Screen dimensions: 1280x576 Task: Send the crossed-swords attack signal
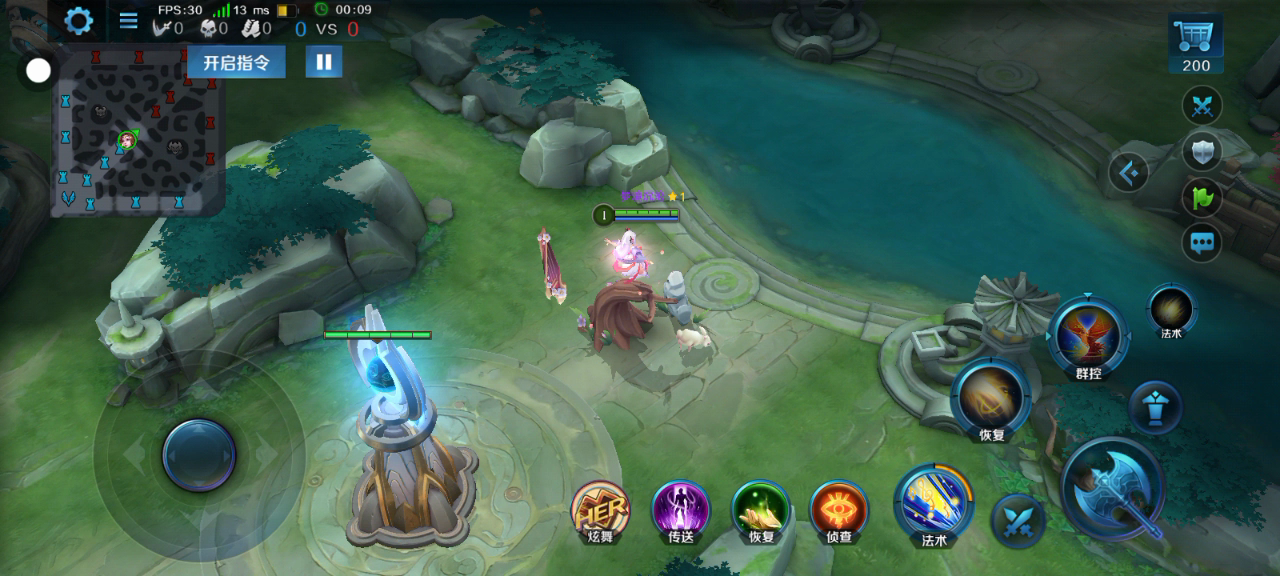coord(1202,106)
